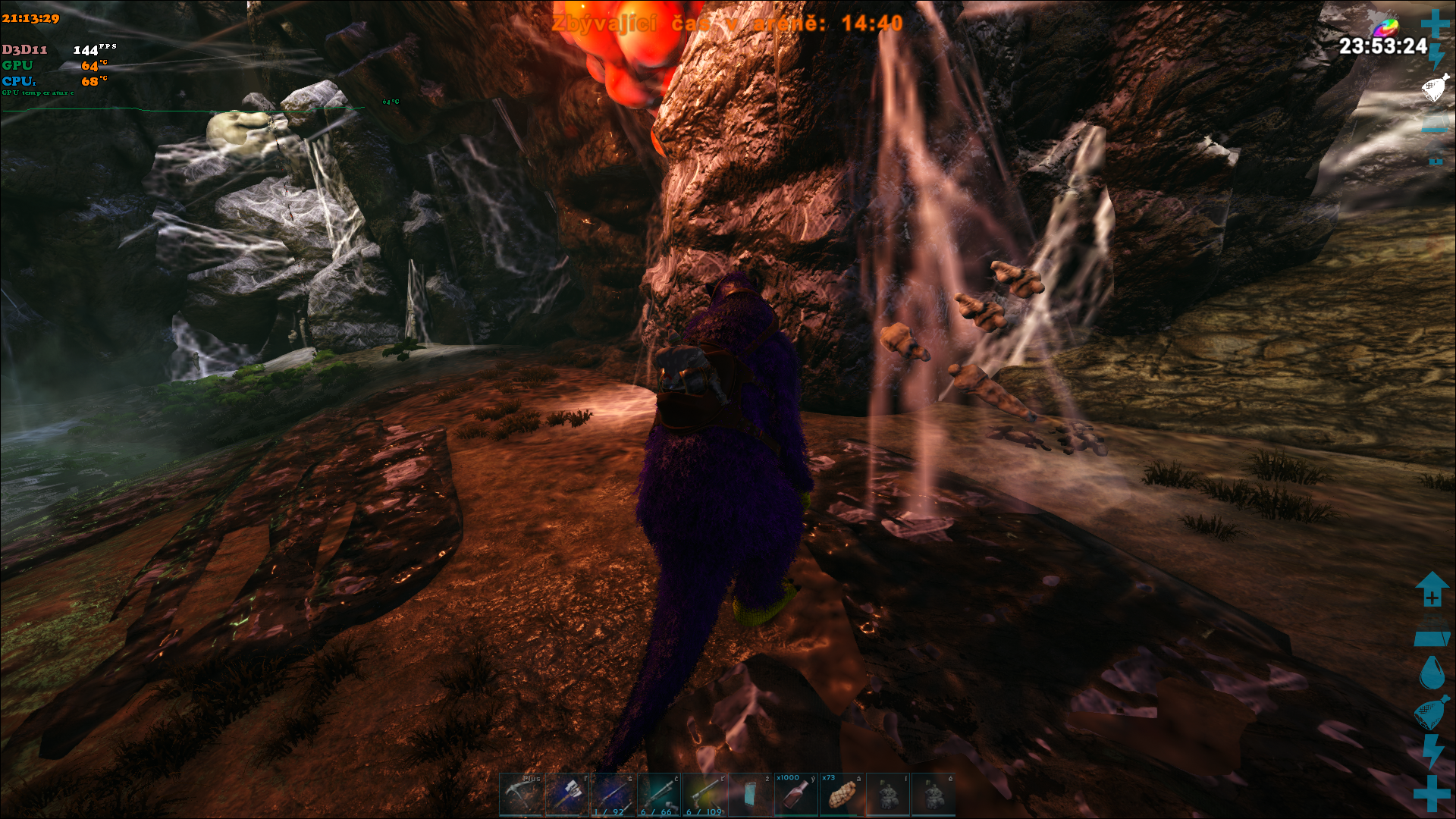This screenshot has width=1456, height=819.
Task: Use the x73 food item slot
Action: [x=842, y=794]
